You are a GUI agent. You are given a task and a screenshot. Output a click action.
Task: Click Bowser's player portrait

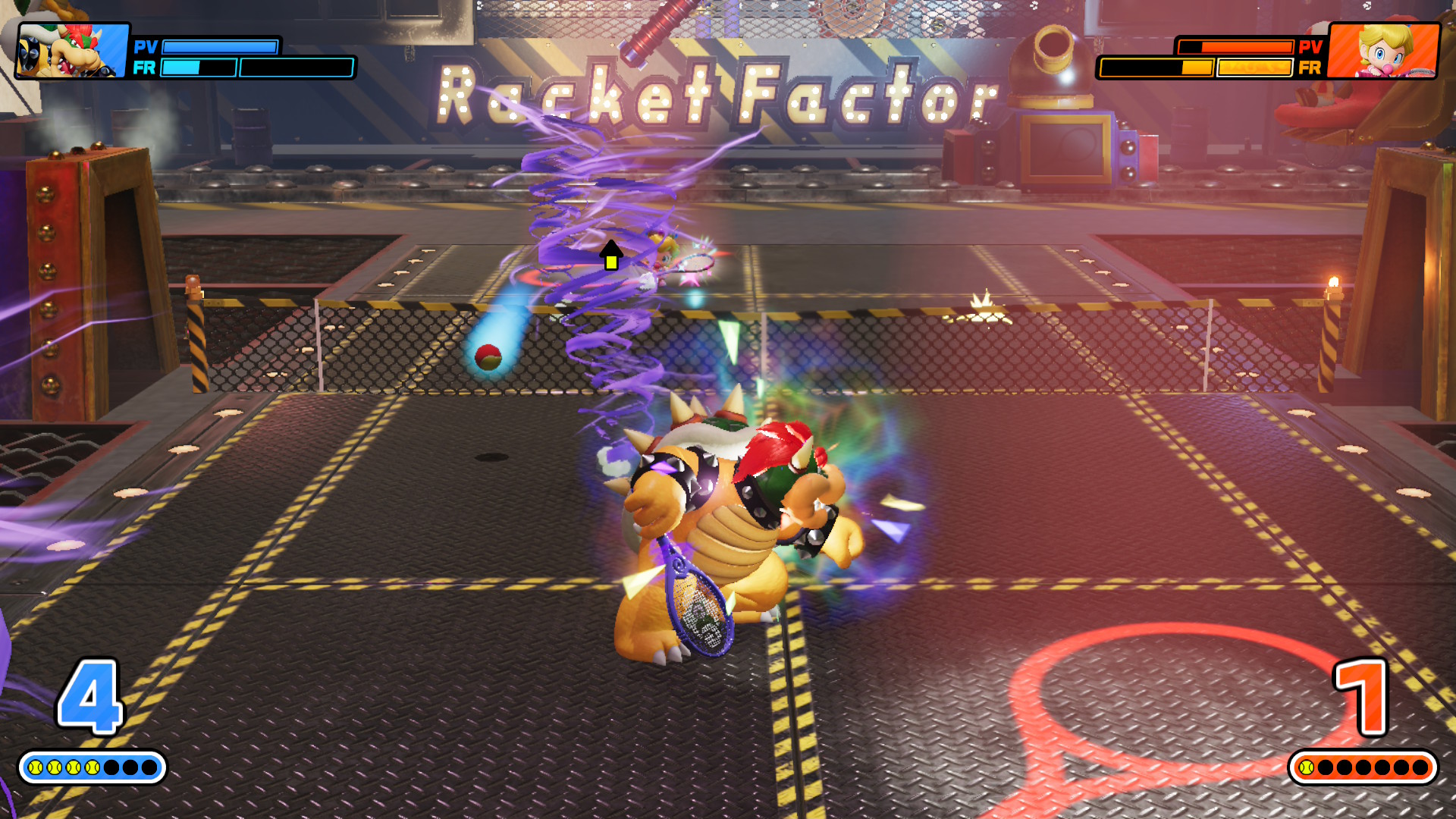pyautogui.click(x=73, y=50)
